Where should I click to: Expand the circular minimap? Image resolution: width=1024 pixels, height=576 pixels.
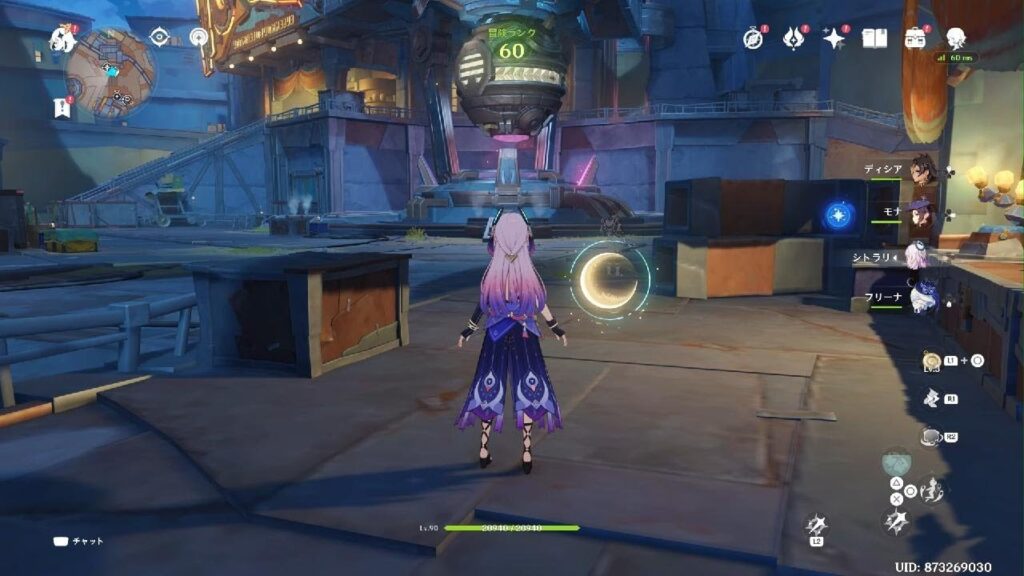coord(110,72)
